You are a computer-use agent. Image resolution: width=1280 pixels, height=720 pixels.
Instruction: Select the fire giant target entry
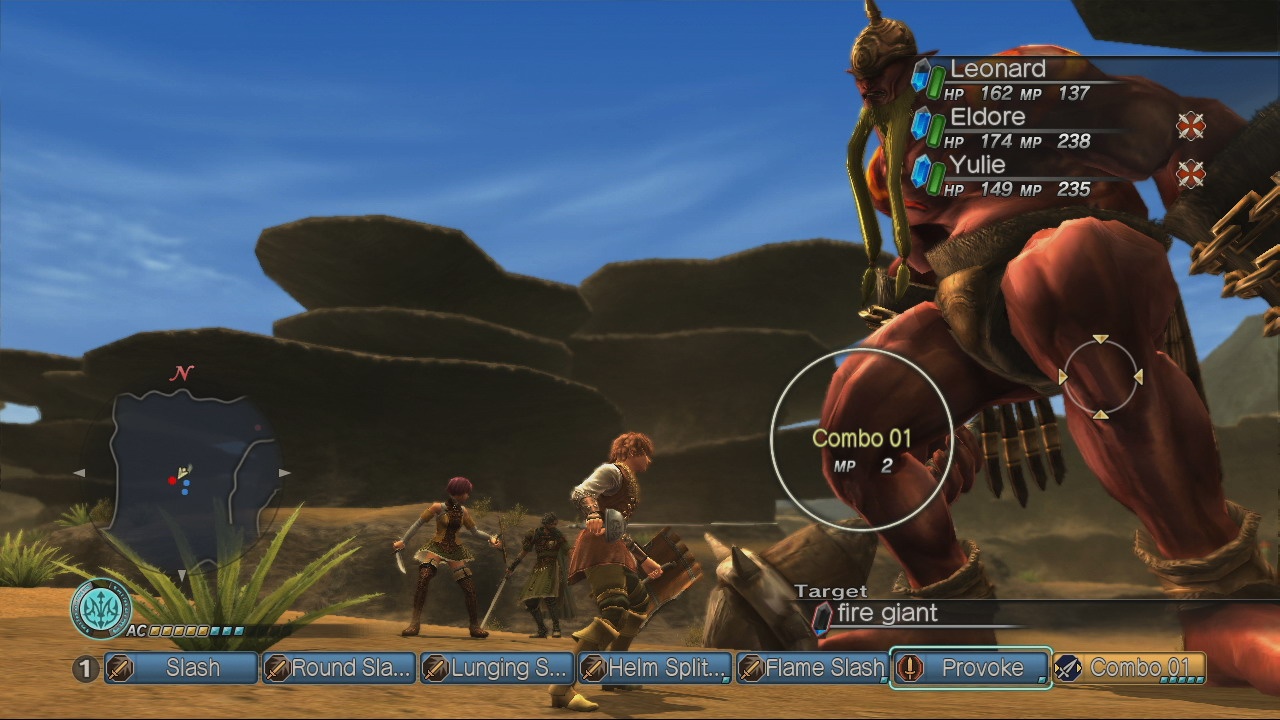885,613
